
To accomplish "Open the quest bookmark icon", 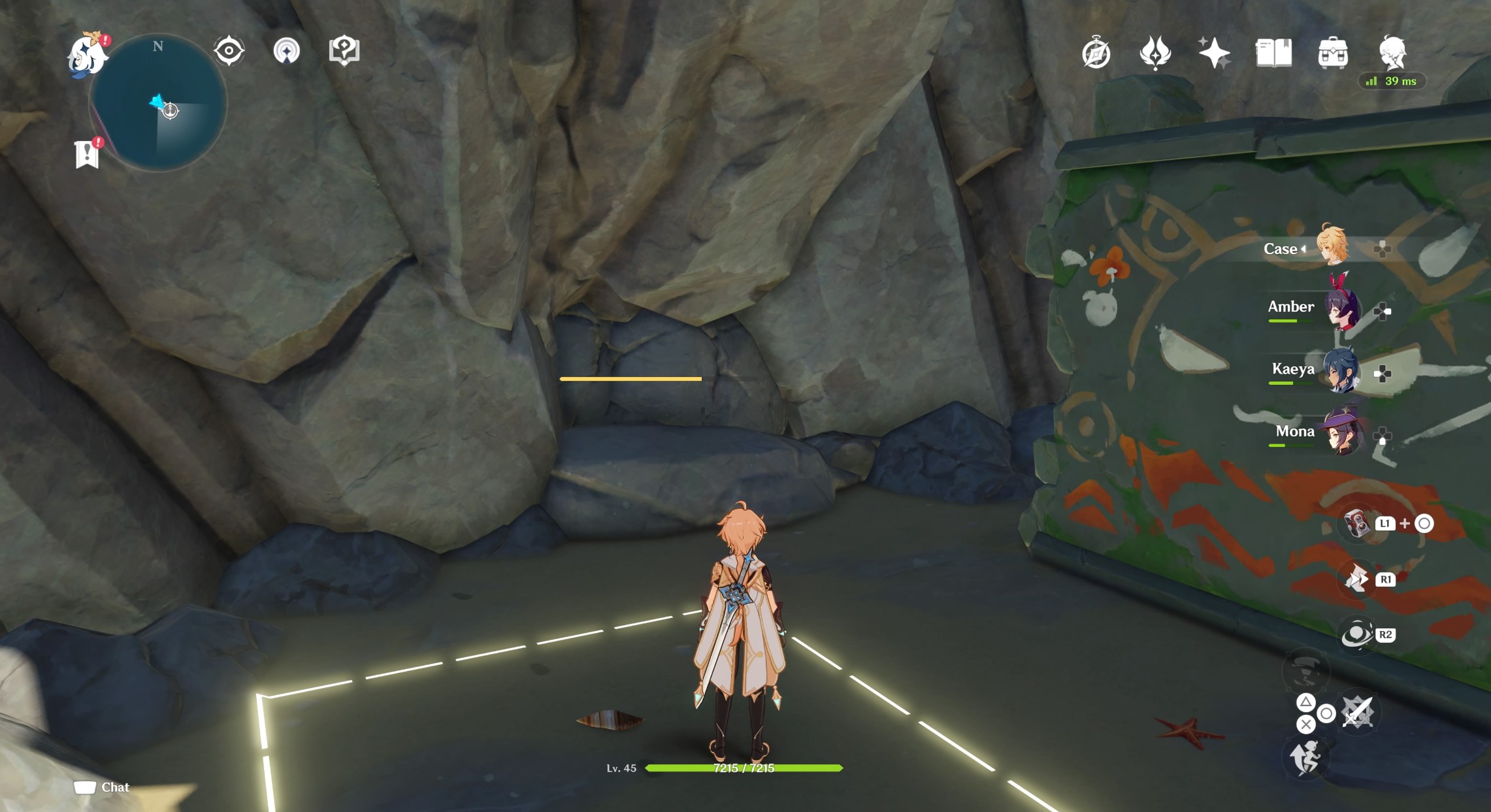I will pyautogui.click(x=87, y=155).
